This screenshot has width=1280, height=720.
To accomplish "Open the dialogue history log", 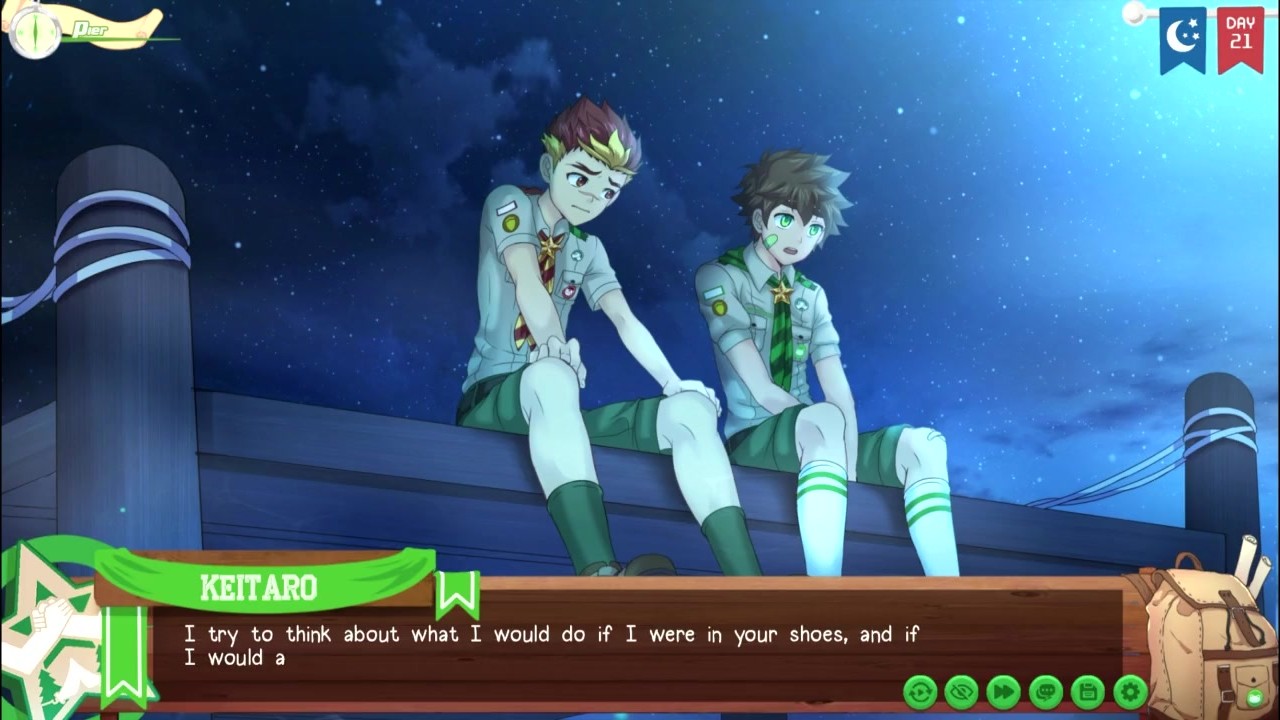I will coord(1046,691).
